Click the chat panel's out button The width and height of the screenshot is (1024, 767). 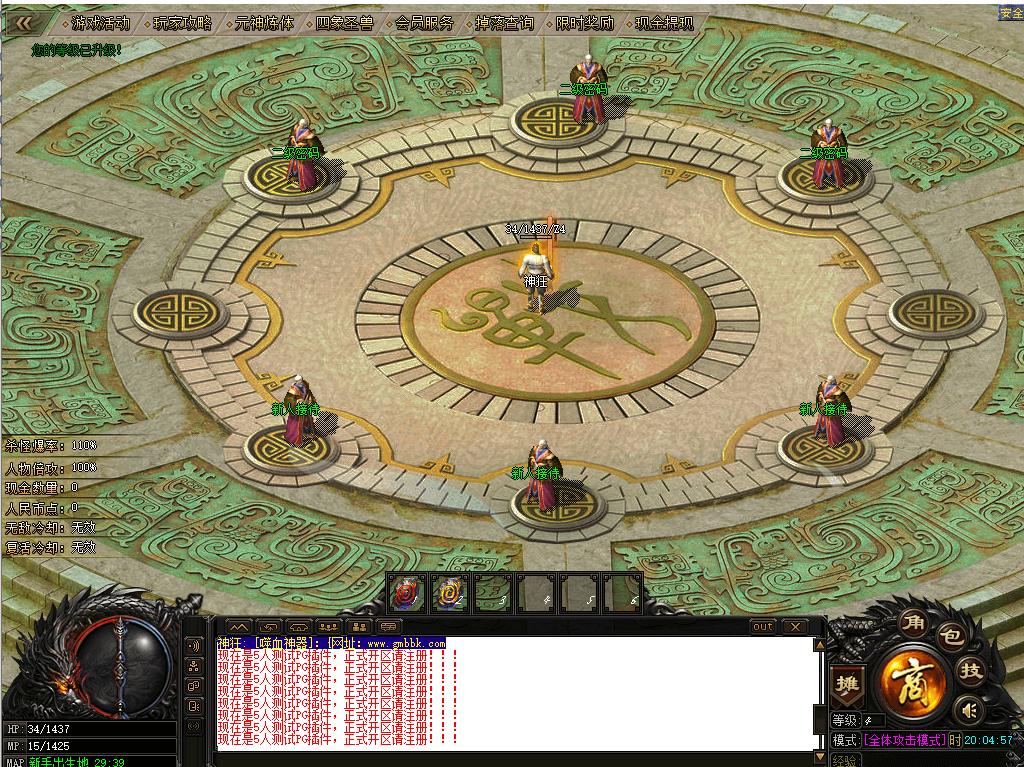763,627
